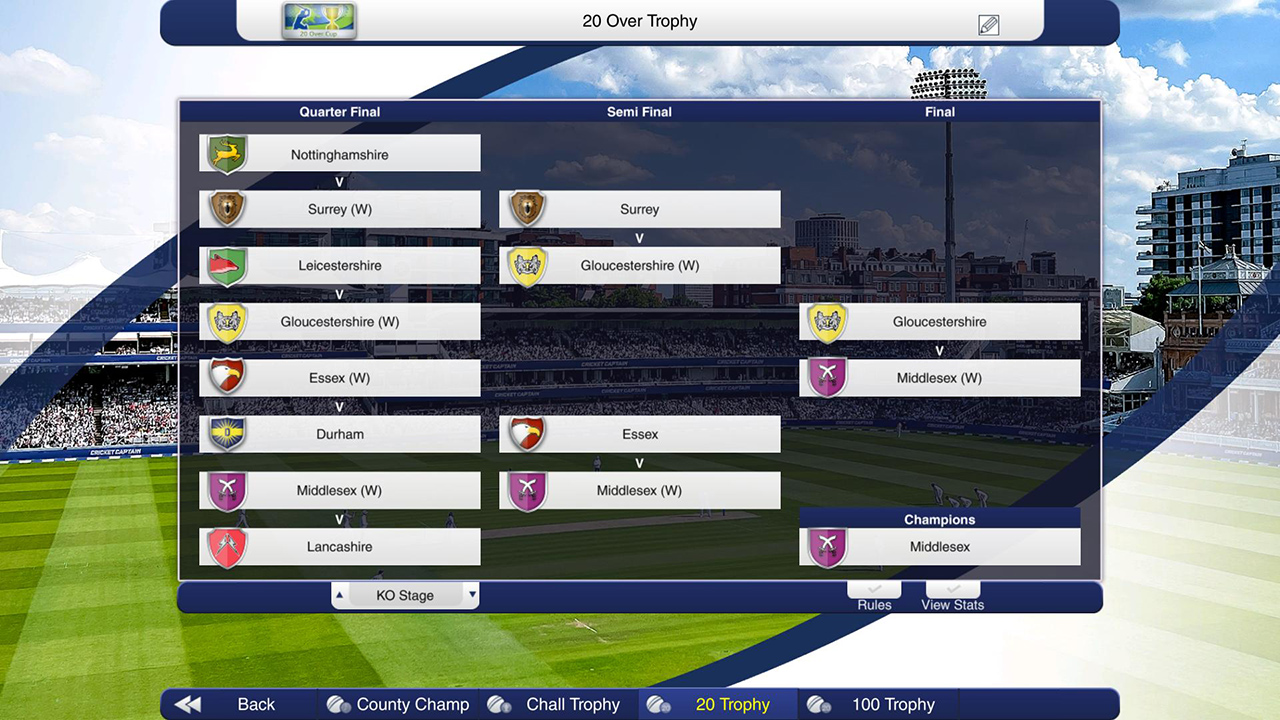The height and width of the screenshot is (720, 1280).
Task: Select the Essex eagle crest icon
Action: (226, 377)
